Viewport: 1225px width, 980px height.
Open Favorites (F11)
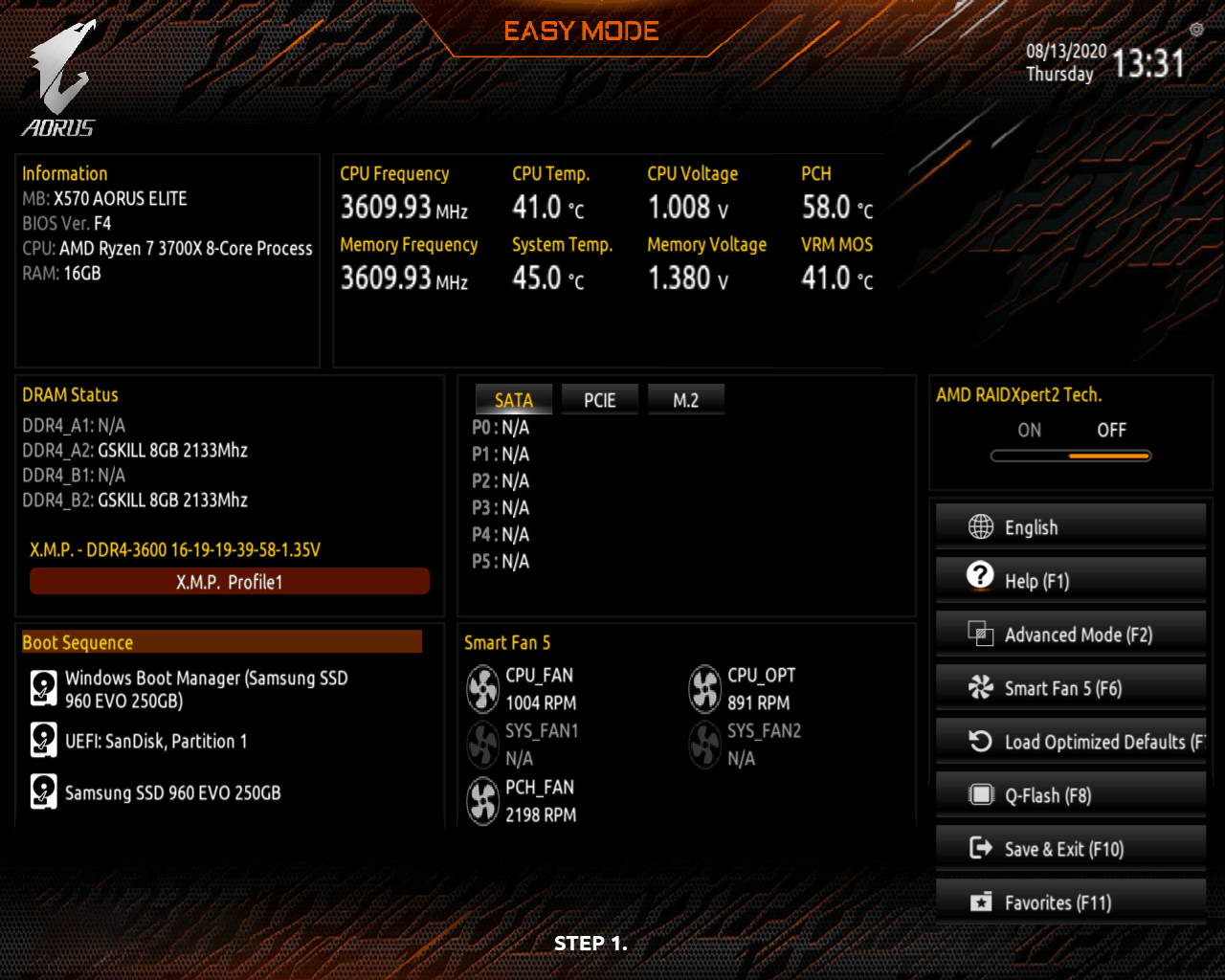1070,902
